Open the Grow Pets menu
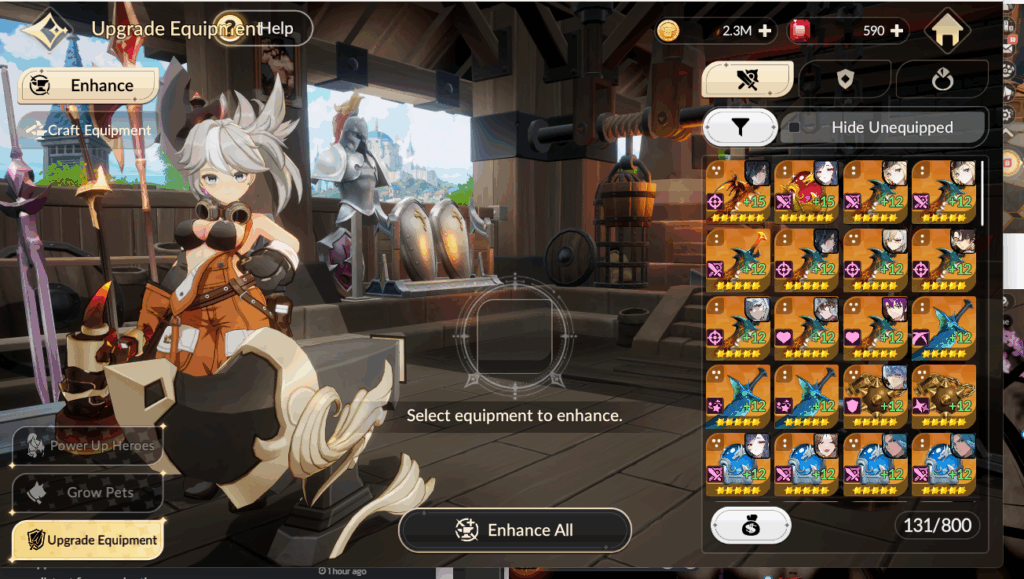Viewport: 1024px width, 579px height. [88, 492]
